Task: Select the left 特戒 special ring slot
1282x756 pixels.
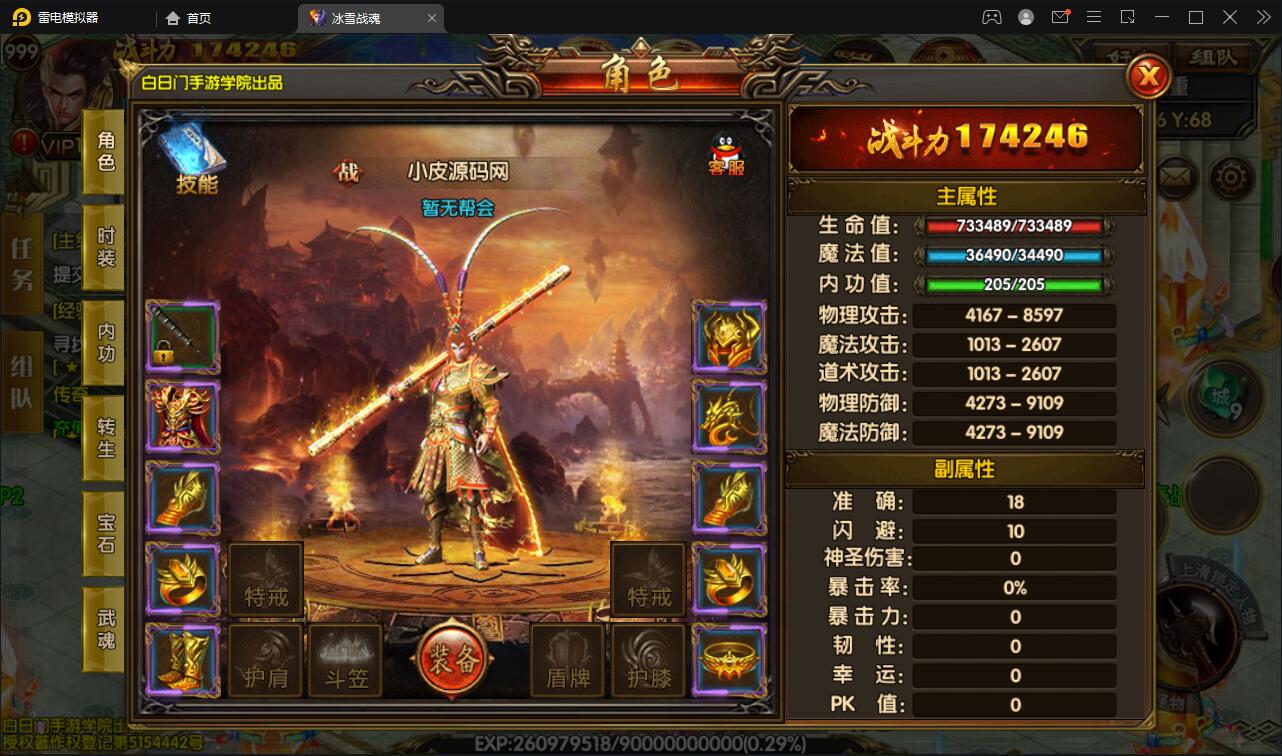Action: (x=265, y=578)
